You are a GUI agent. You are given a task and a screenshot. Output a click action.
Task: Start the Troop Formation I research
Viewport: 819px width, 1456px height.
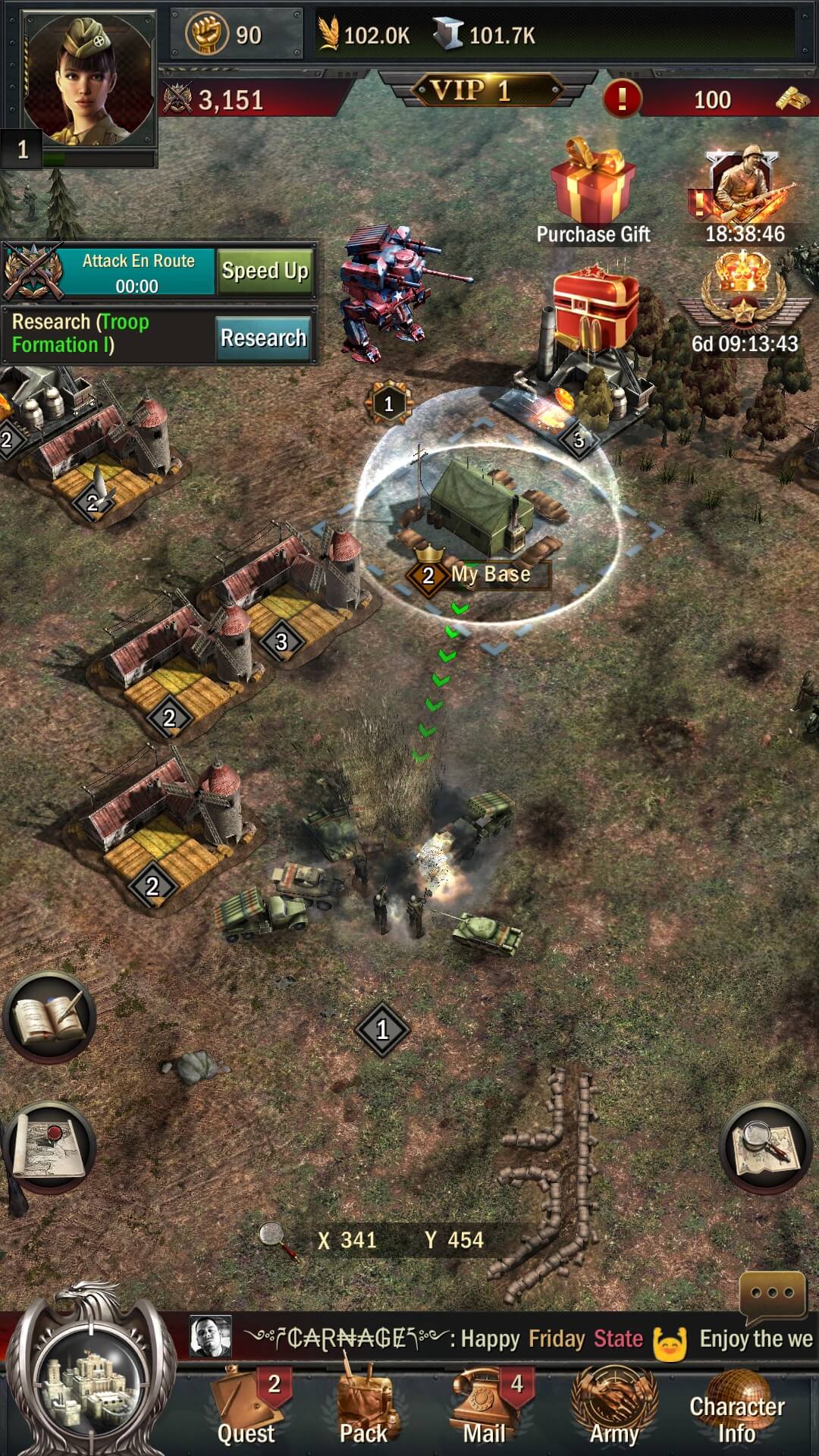(x=262, y=337)
